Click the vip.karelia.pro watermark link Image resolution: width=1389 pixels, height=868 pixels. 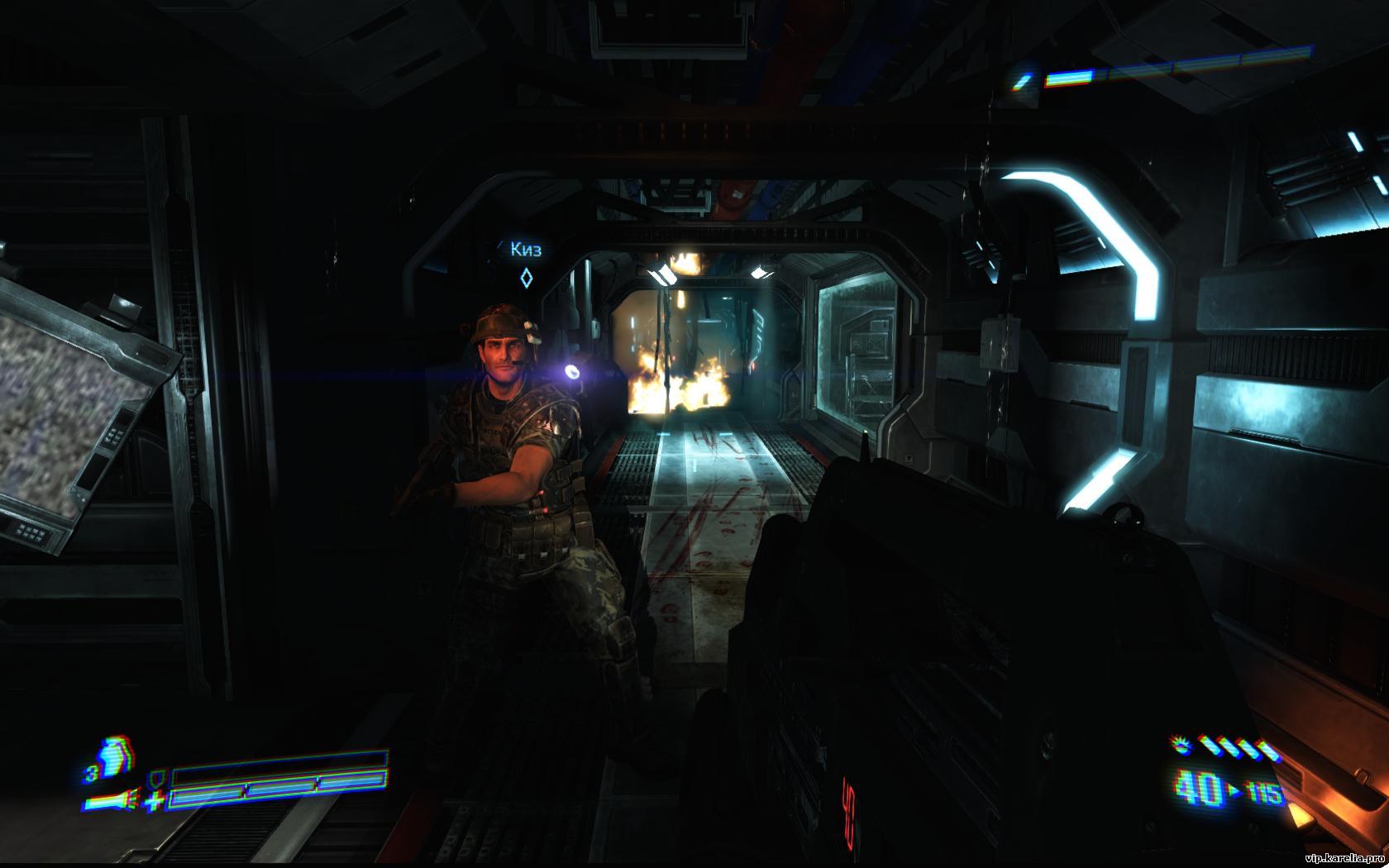tap(1346, 860)
